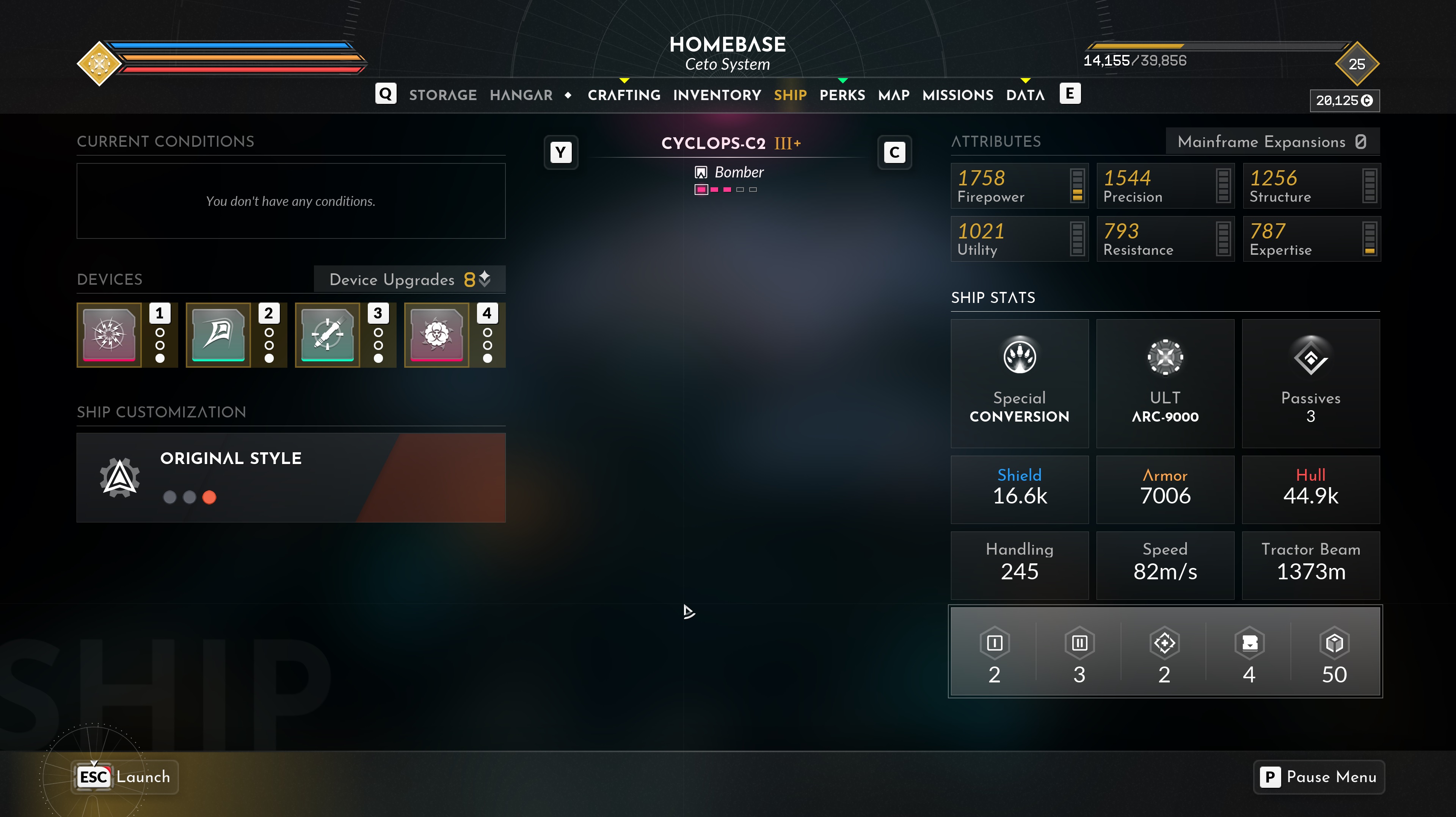Select the Perks tab
The width and height of the screenshot is (1456, 817).
tap(842, 95)
